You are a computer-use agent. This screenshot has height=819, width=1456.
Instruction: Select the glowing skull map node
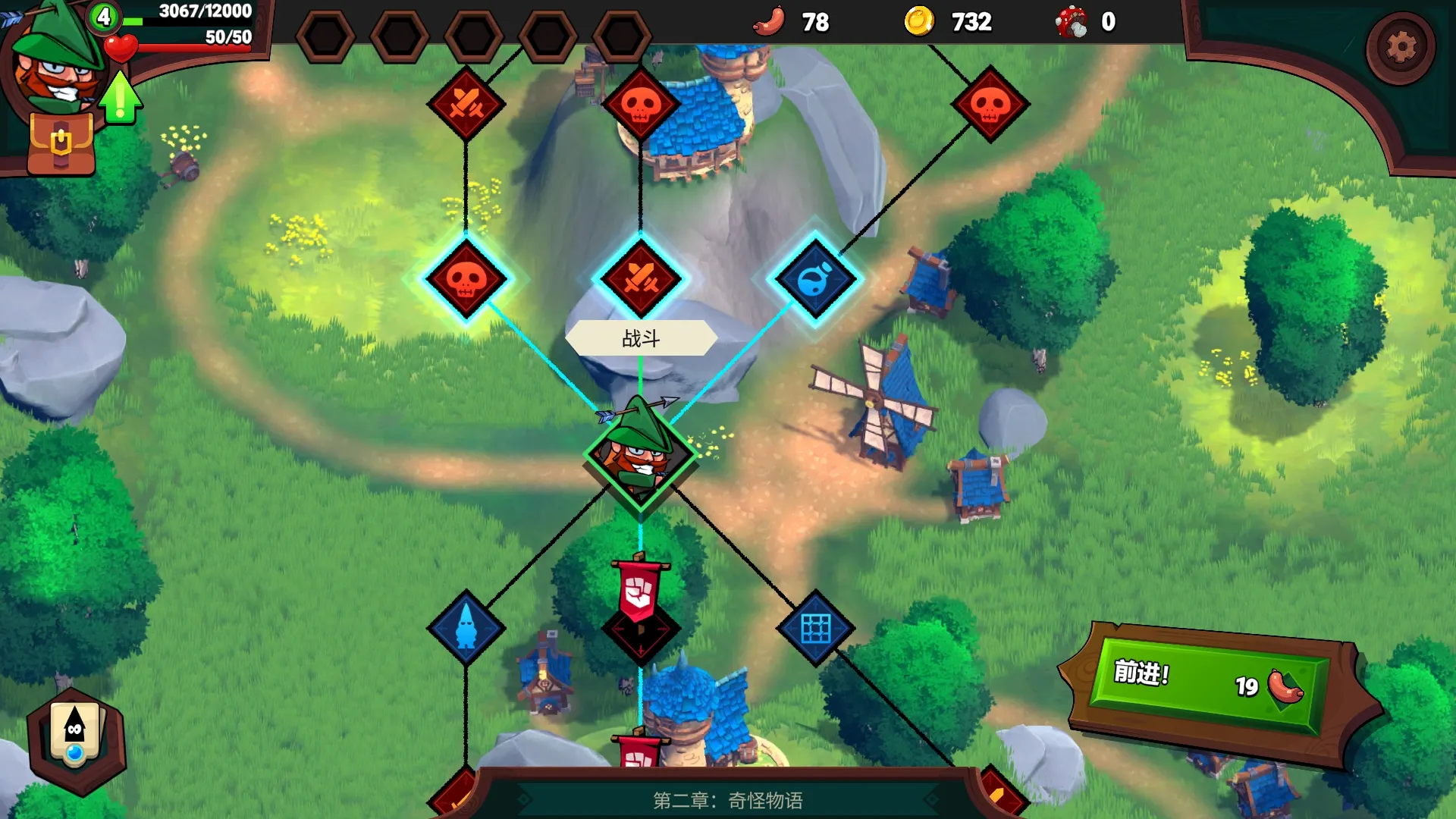(466, 279)
